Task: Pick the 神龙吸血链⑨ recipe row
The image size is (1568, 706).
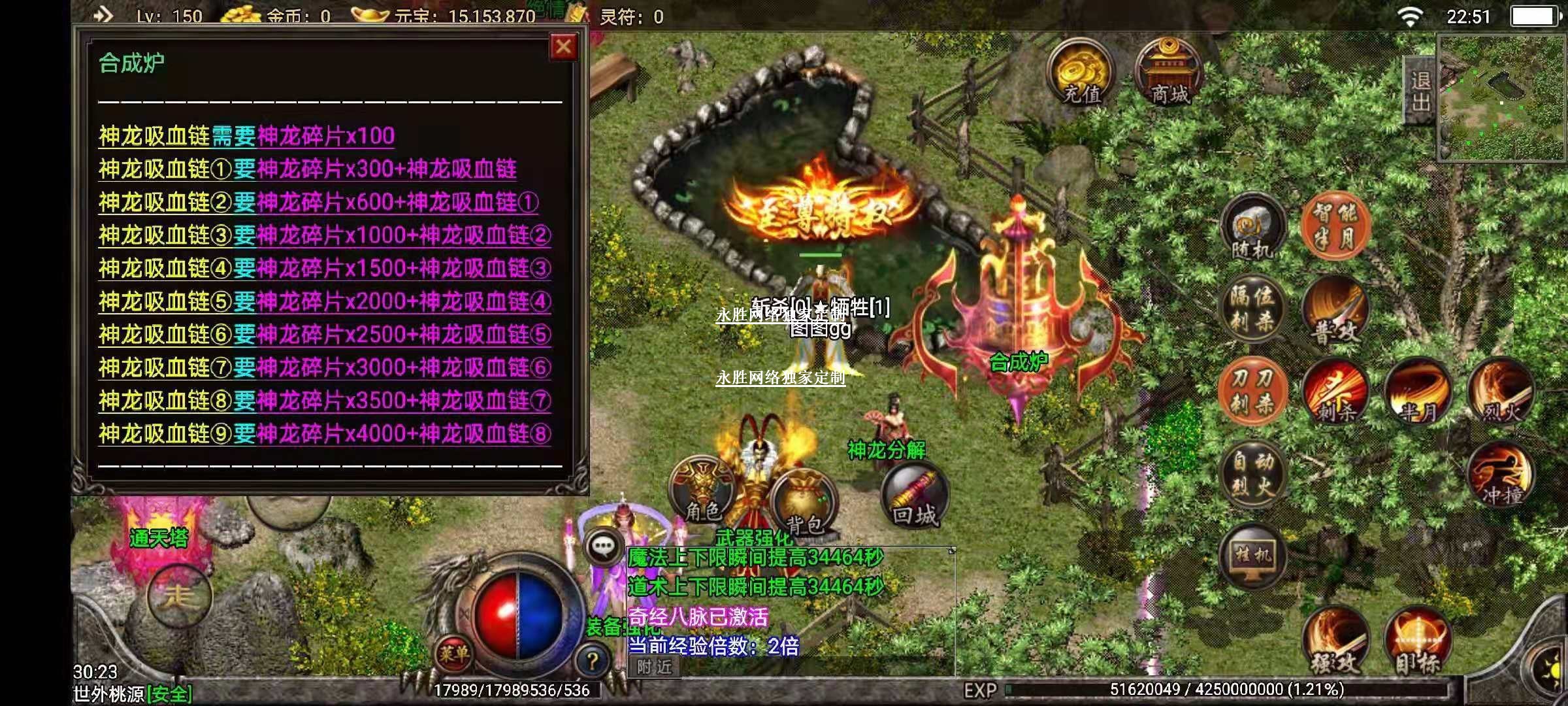Action: pos(324,433)
